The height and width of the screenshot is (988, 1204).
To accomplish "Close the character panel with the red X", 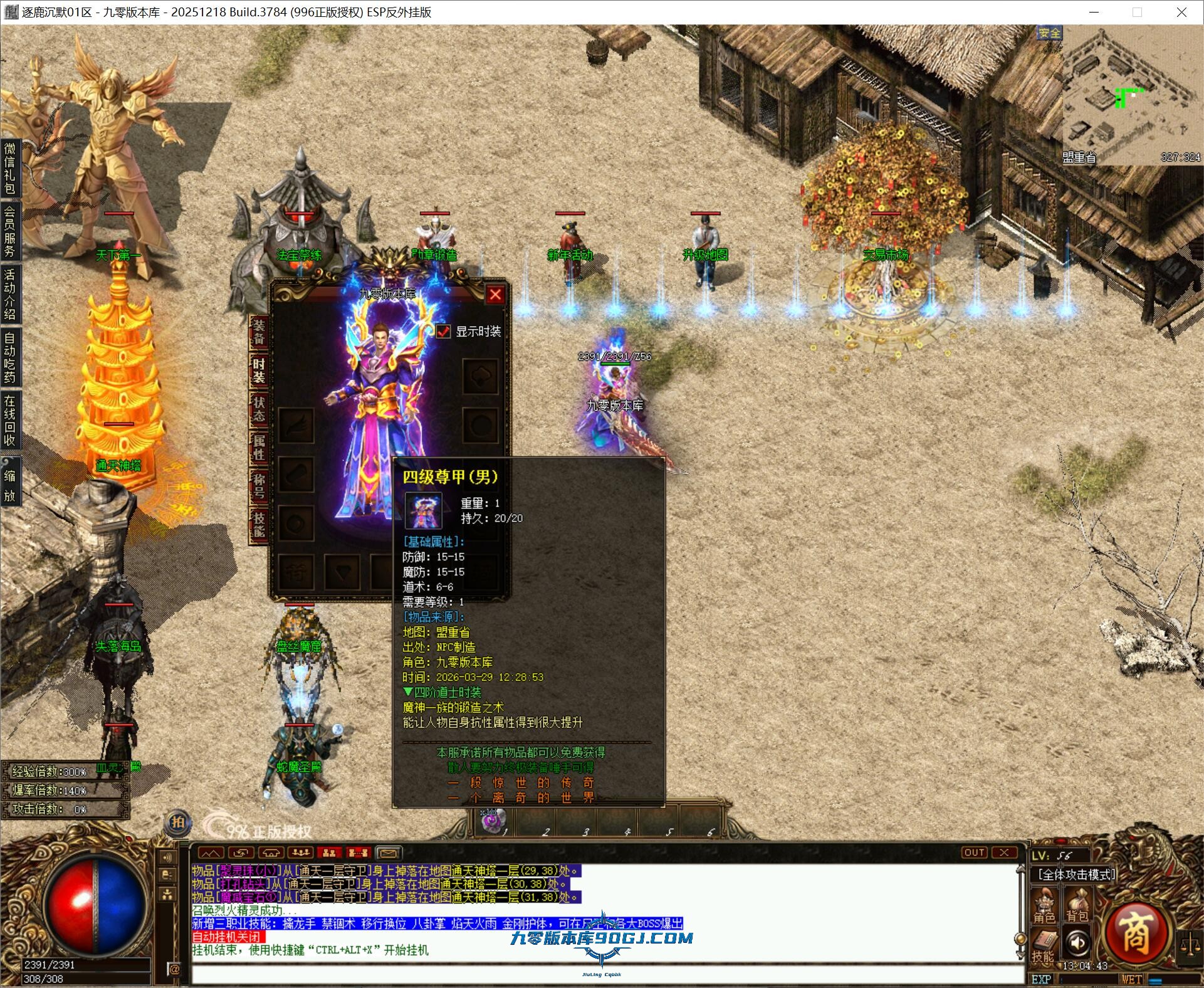I will click(x=495, y=294).
